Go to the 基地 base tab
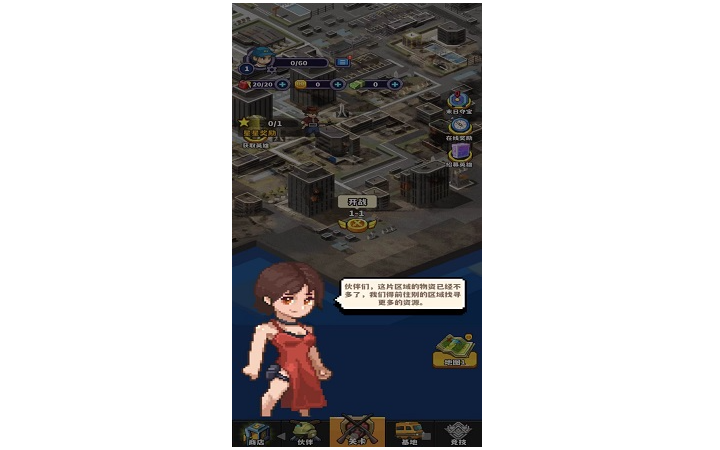 click(408, 433)
